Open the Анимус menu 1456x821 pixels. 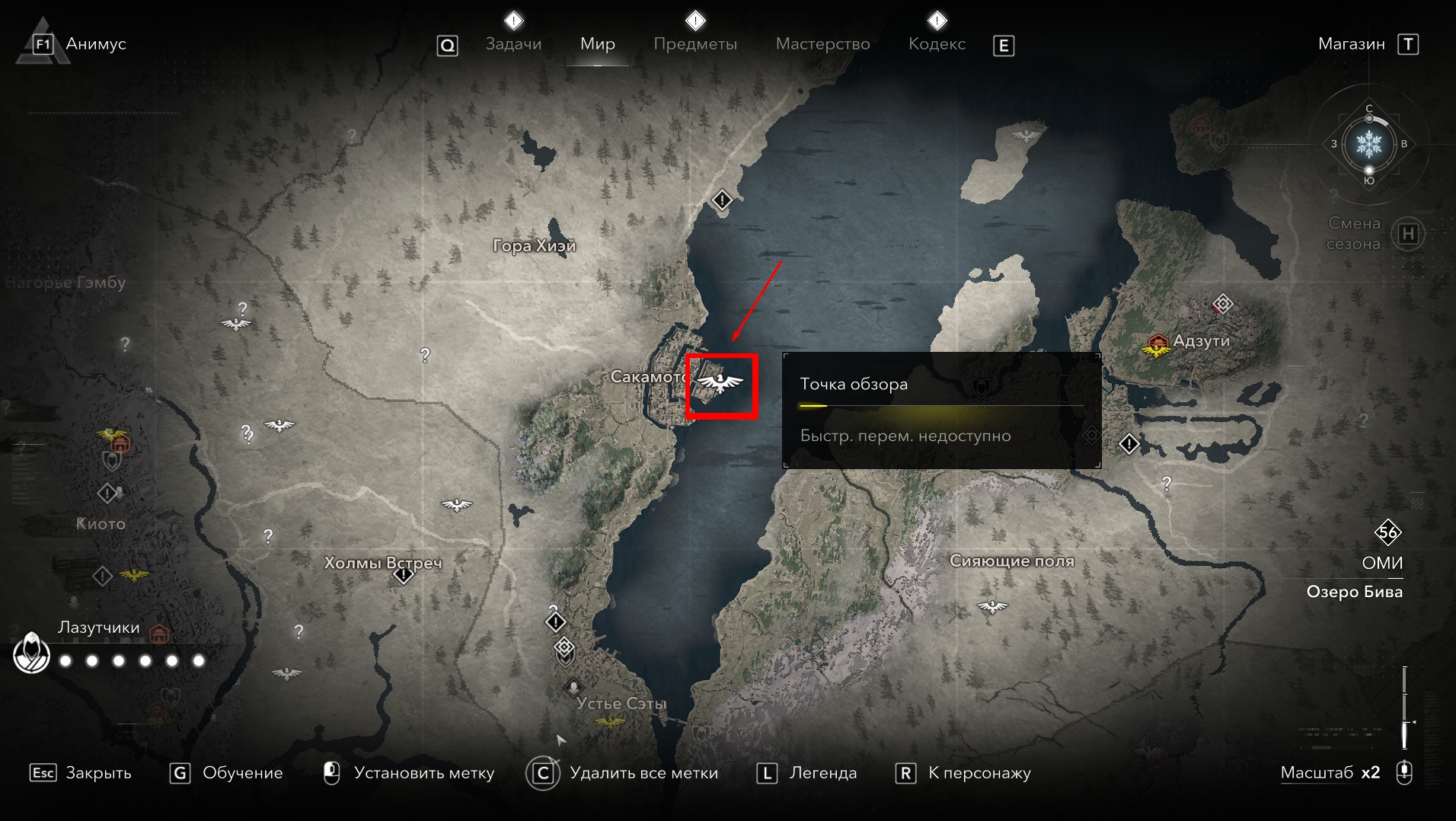click(x=95, y=44)
